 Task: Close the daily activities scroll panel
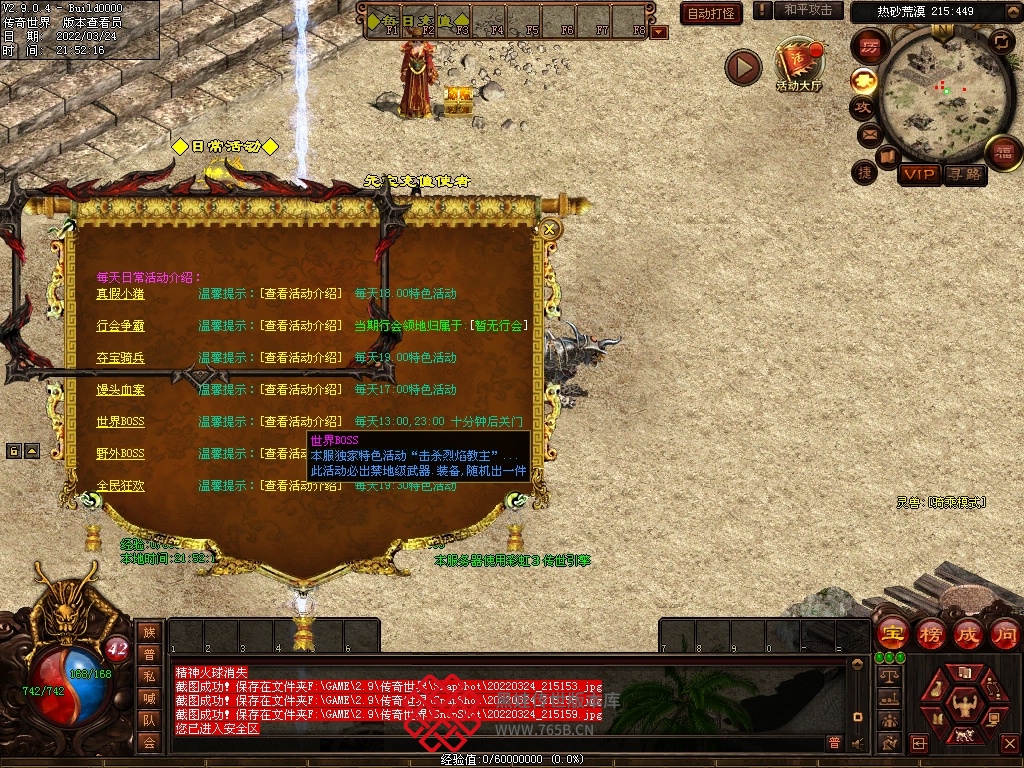tap(549, 229)
